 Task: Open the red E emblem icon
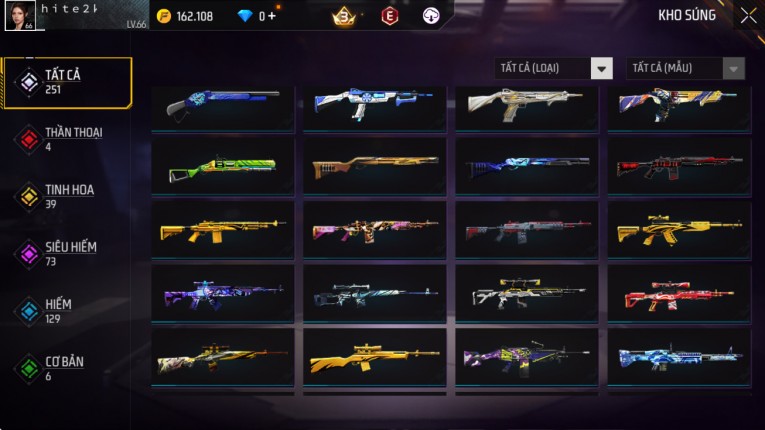coord(390,16)
